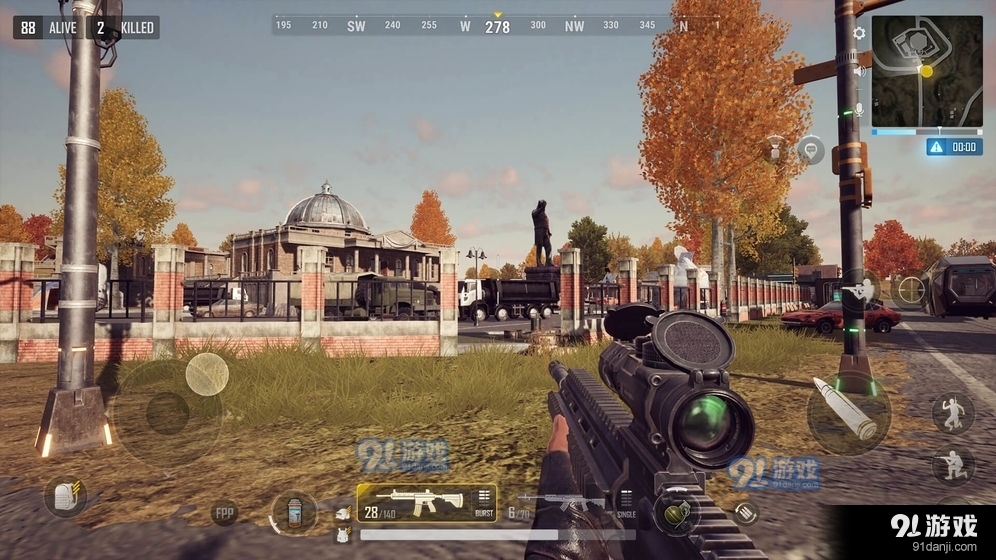The height and width of the screenshot is (560, 996).
Task: Tap the round icon left of the marker pin
Action: click(775, 150)
